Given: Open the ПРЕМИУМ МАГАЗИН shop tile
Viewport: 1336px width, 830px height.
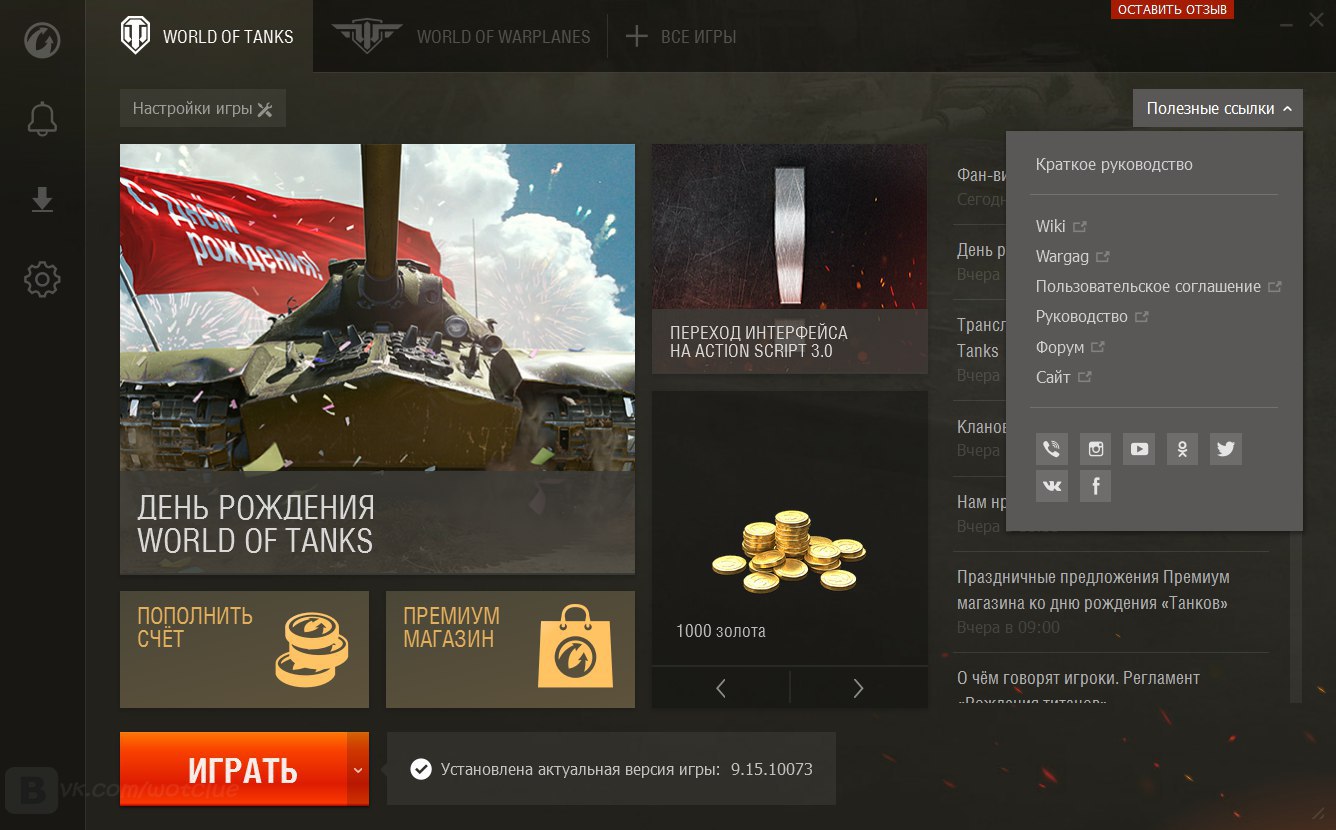Looking at the screenshot, I should point(510,649).
